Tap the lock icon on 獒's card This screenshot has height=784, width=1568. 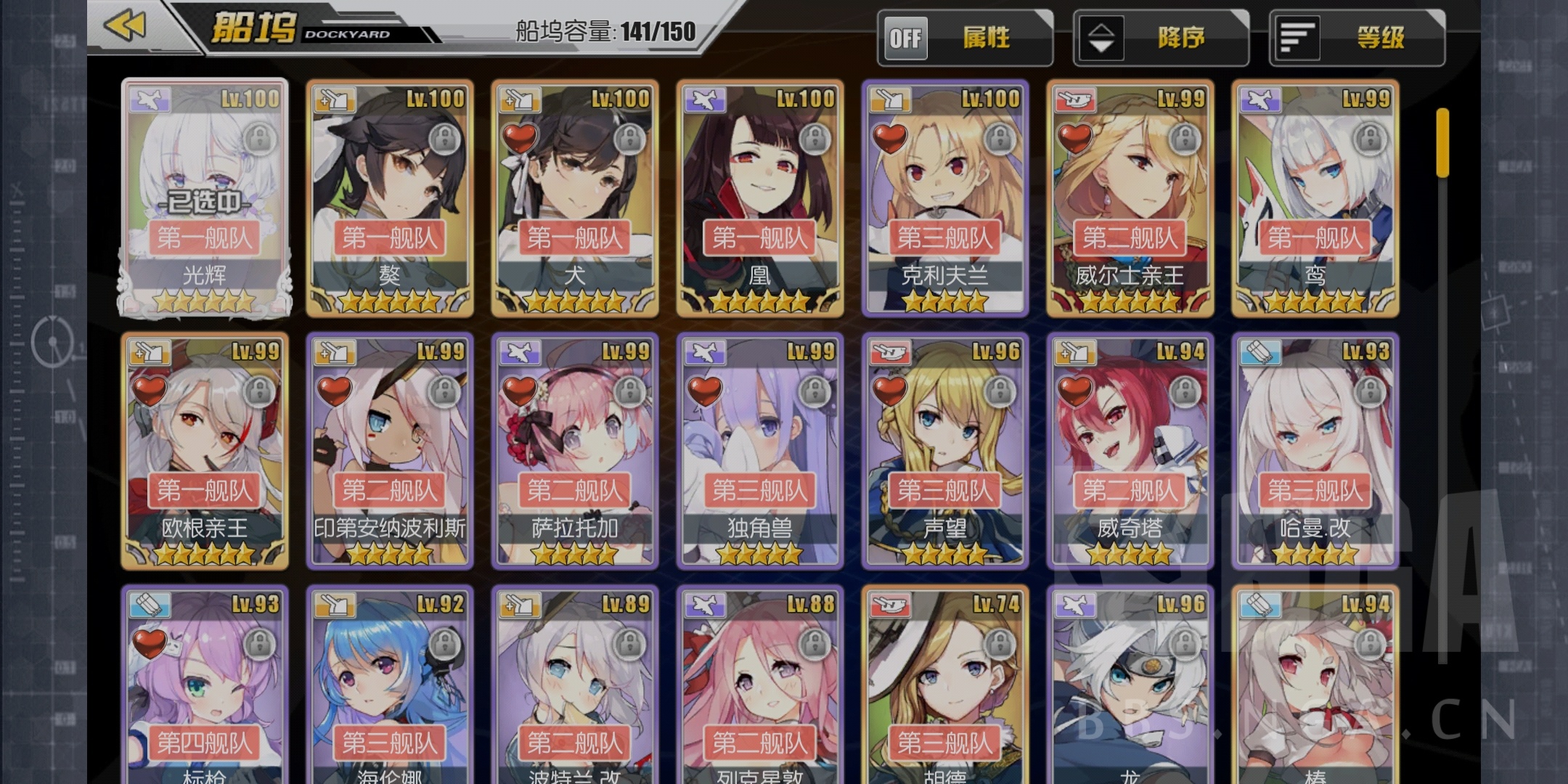pos(444,136)
